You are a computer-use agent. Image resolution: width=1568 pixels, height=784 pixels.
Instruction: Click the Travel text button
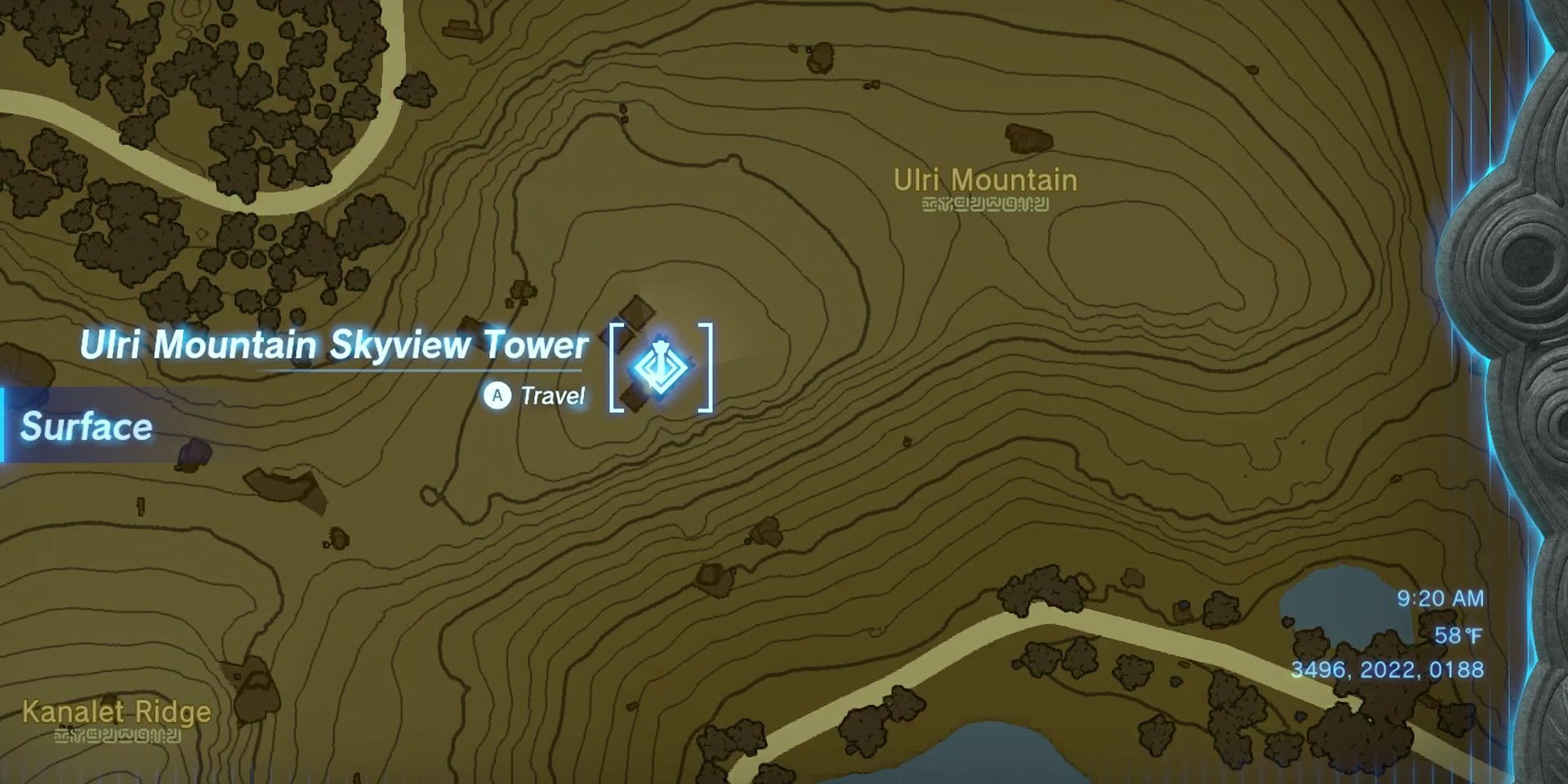551,395
